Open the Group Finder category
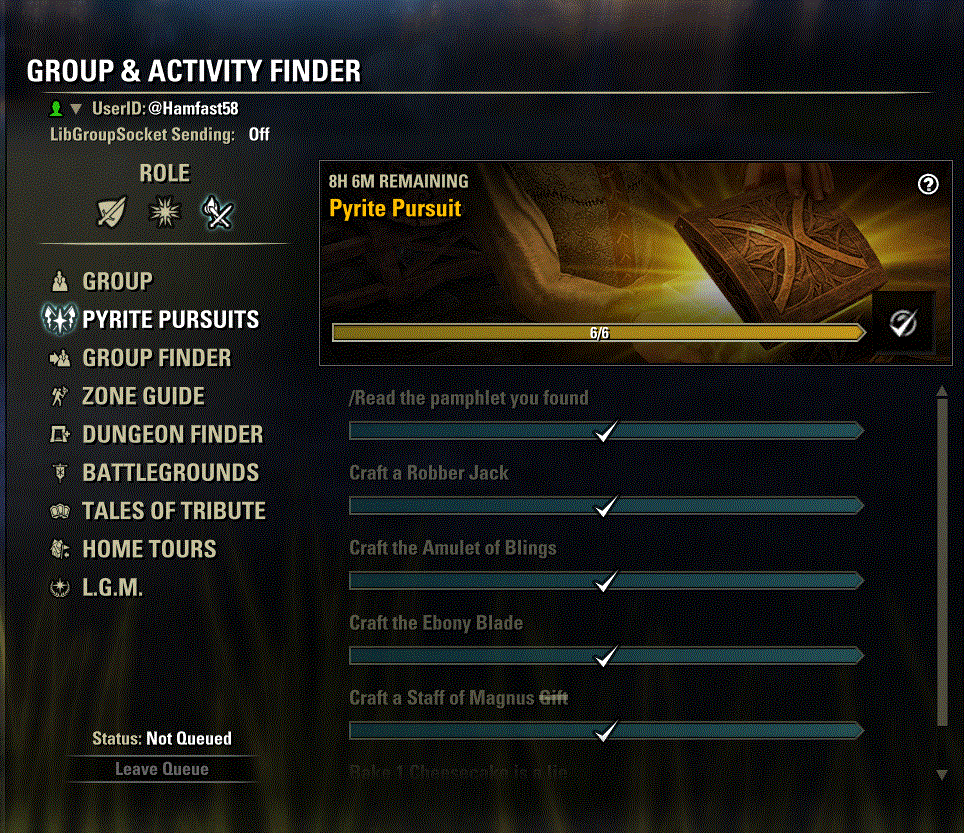This screenshot has width=964, height=833. [x=156, y=358]
